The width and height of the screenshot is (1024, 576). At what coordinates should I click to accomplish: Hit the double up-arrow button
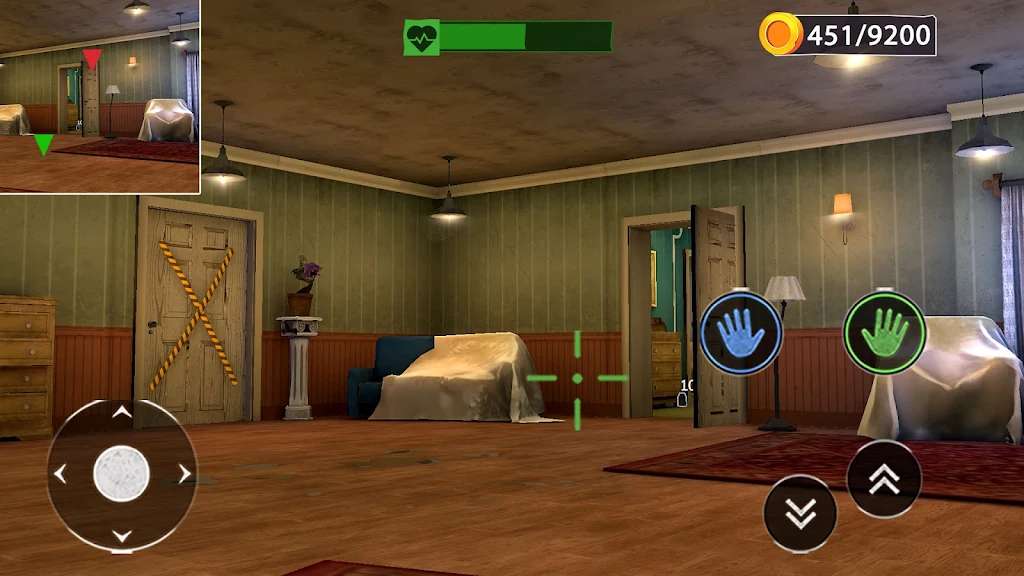(884, 479)
